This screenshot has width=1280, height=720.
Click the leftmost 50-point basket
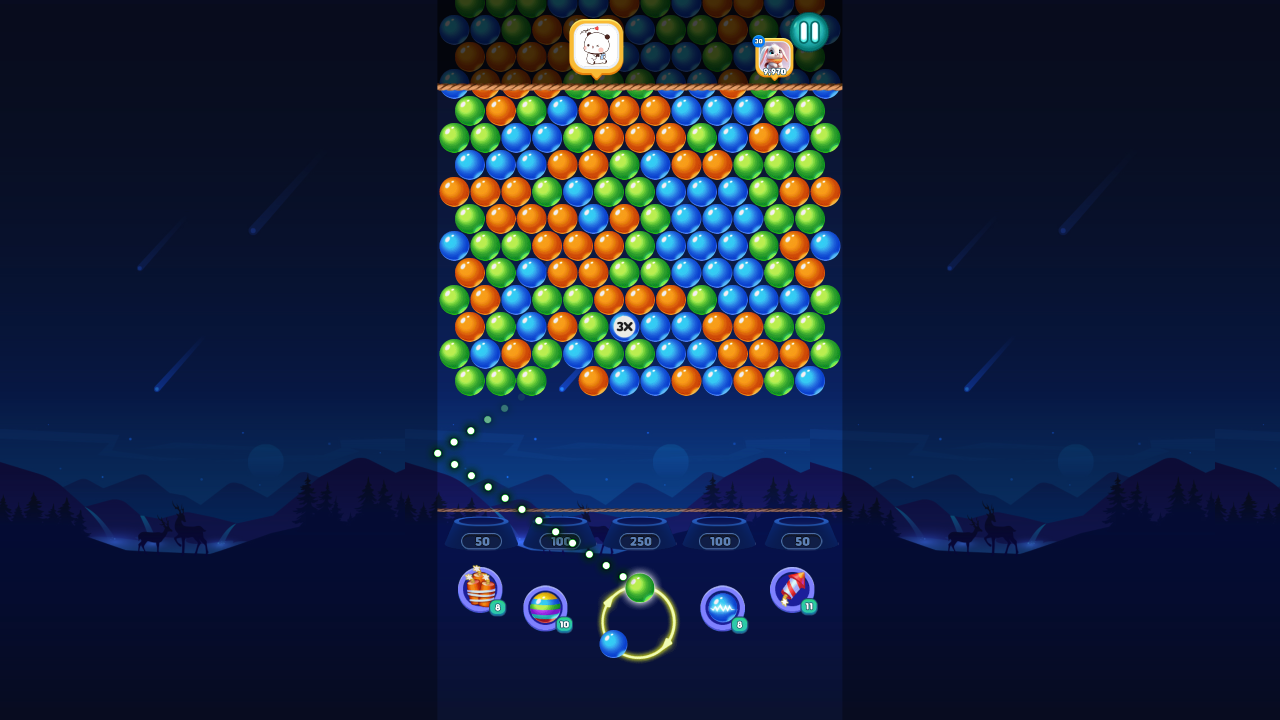click(483, 540)
